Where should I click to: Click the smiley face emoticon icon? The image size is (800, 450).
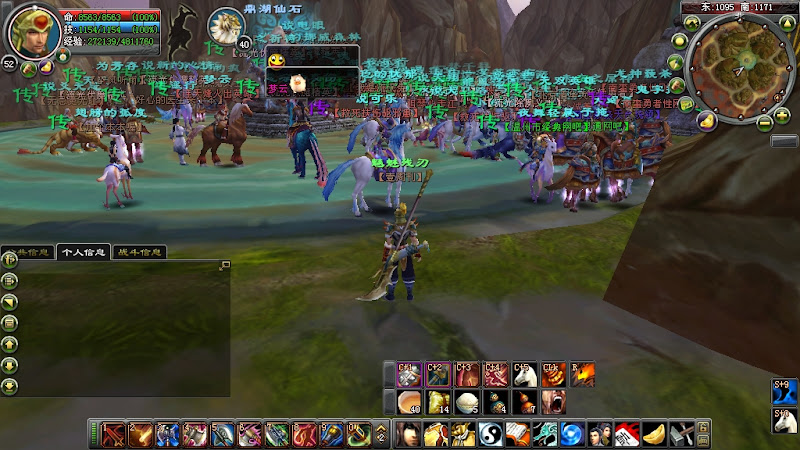[275, 62]
